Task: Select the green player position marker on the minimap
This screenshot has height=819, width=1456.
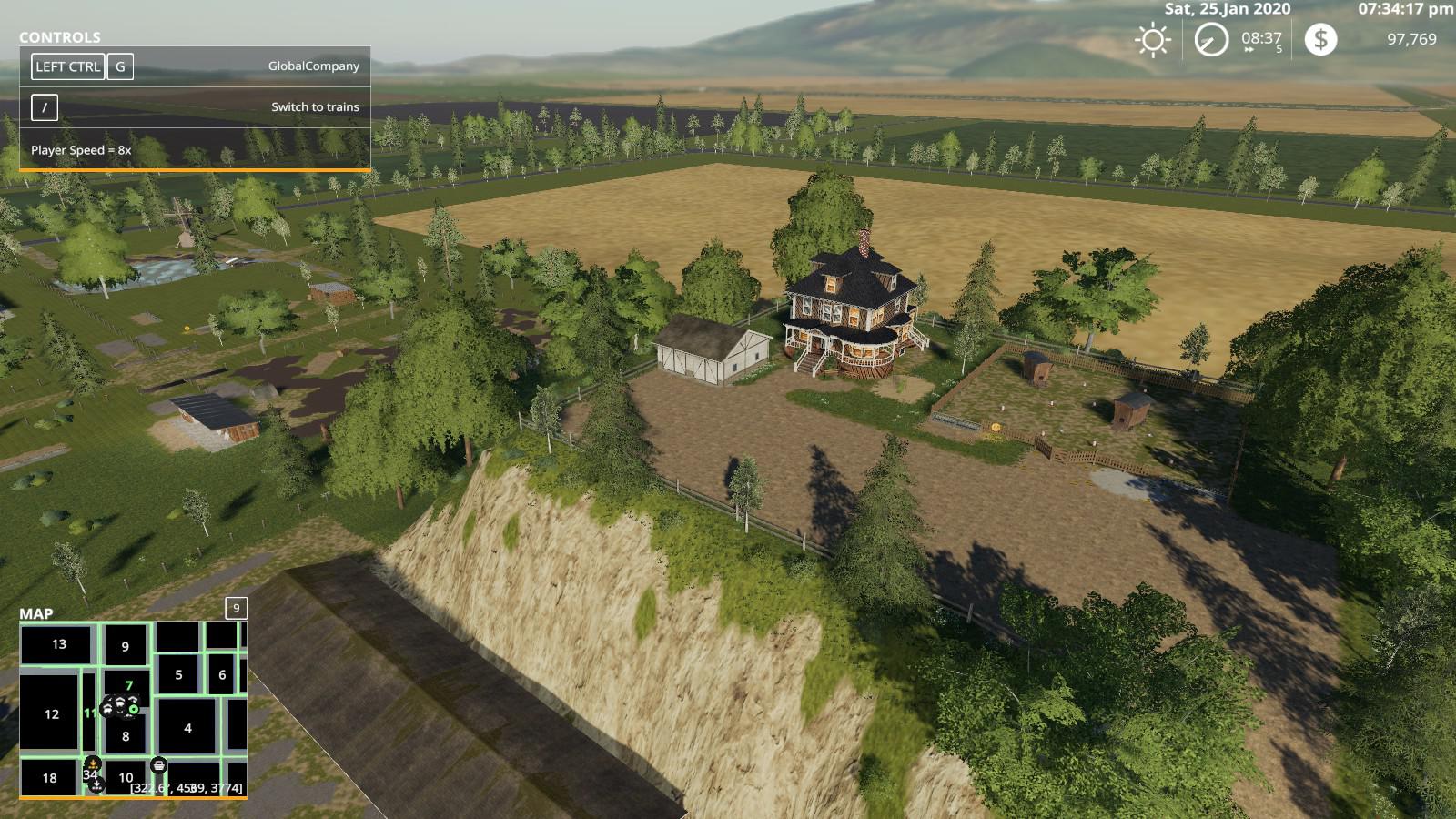Action: click(134, 708)
